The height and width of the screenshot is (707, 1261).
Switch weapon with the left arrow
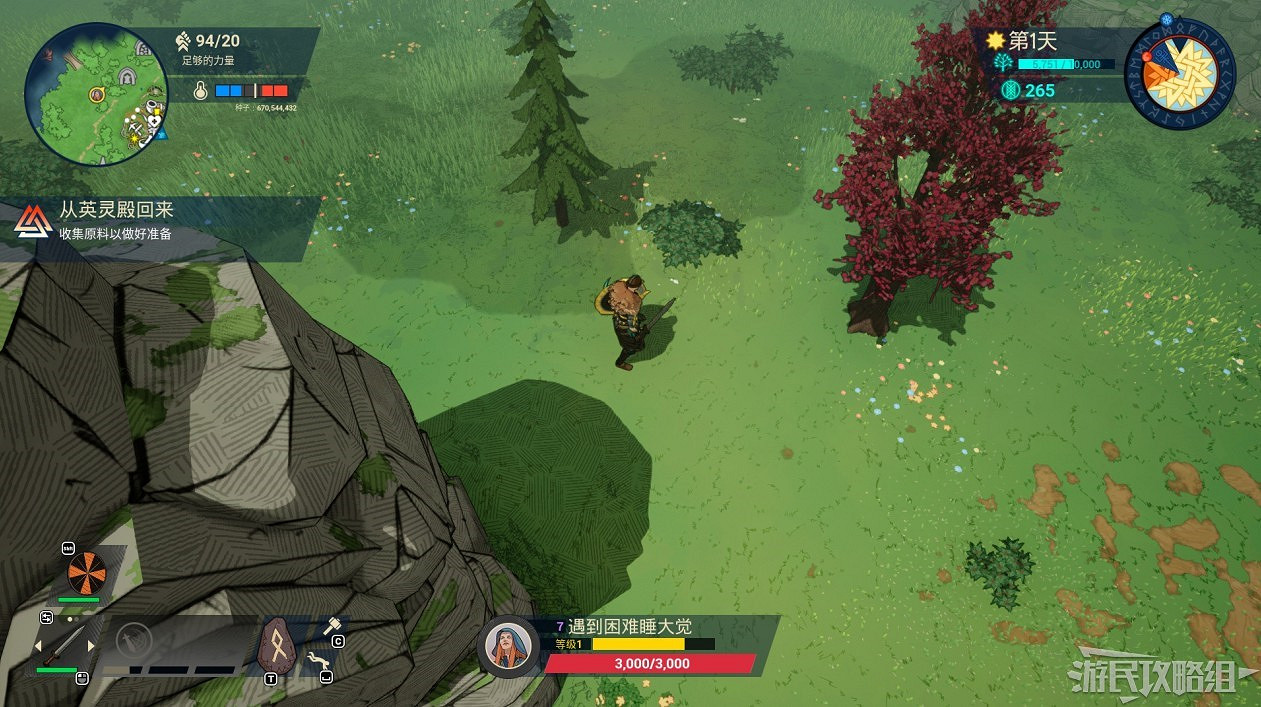tap(40, 646)
